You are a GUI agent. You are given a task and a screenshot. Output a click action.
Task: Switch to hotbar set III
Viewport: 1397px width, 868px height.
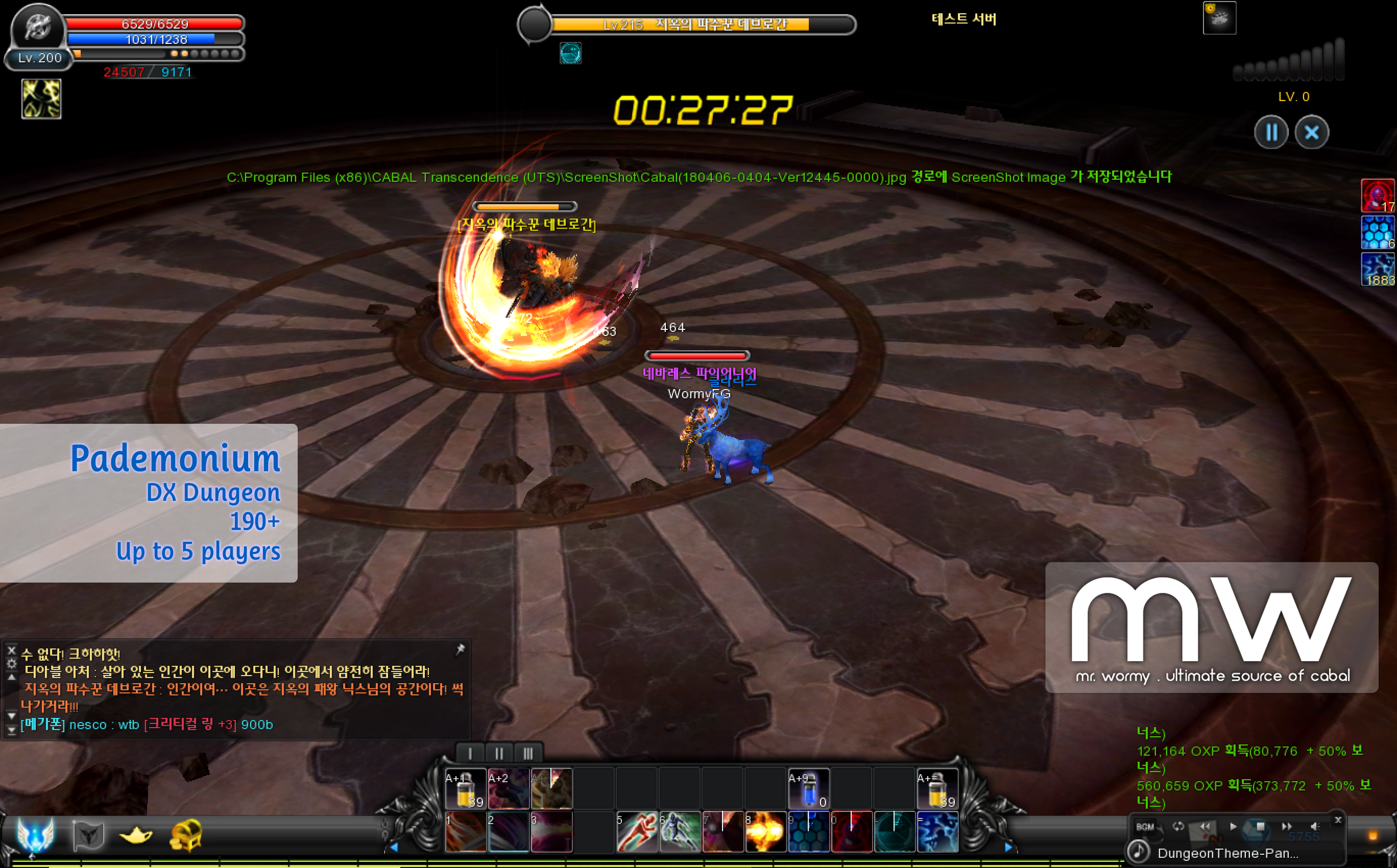[x=528, y=753]
